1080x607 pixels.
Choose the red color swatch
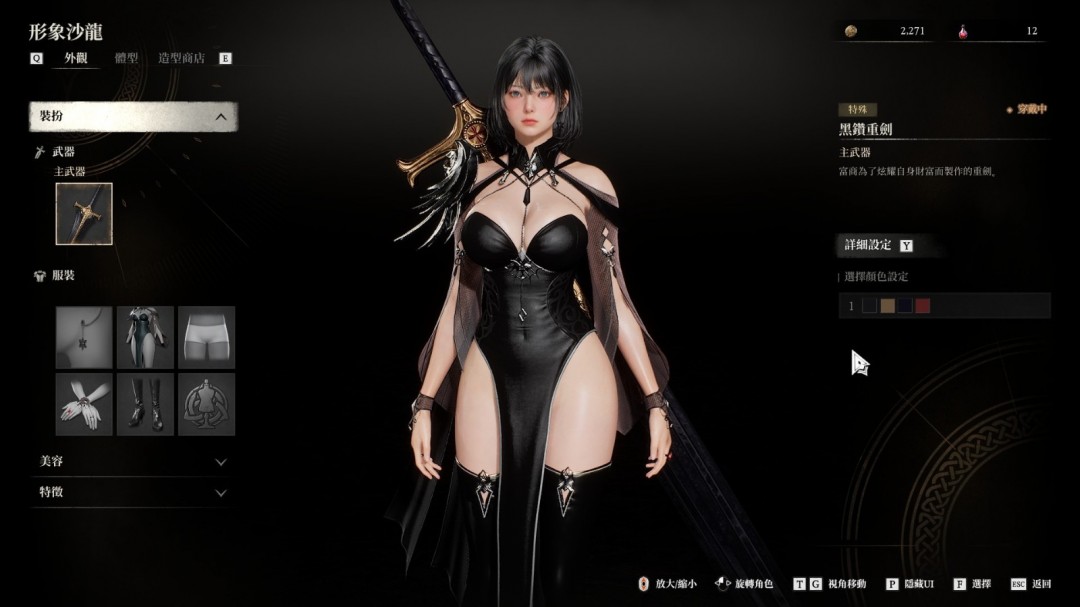[x=922, y=306]
